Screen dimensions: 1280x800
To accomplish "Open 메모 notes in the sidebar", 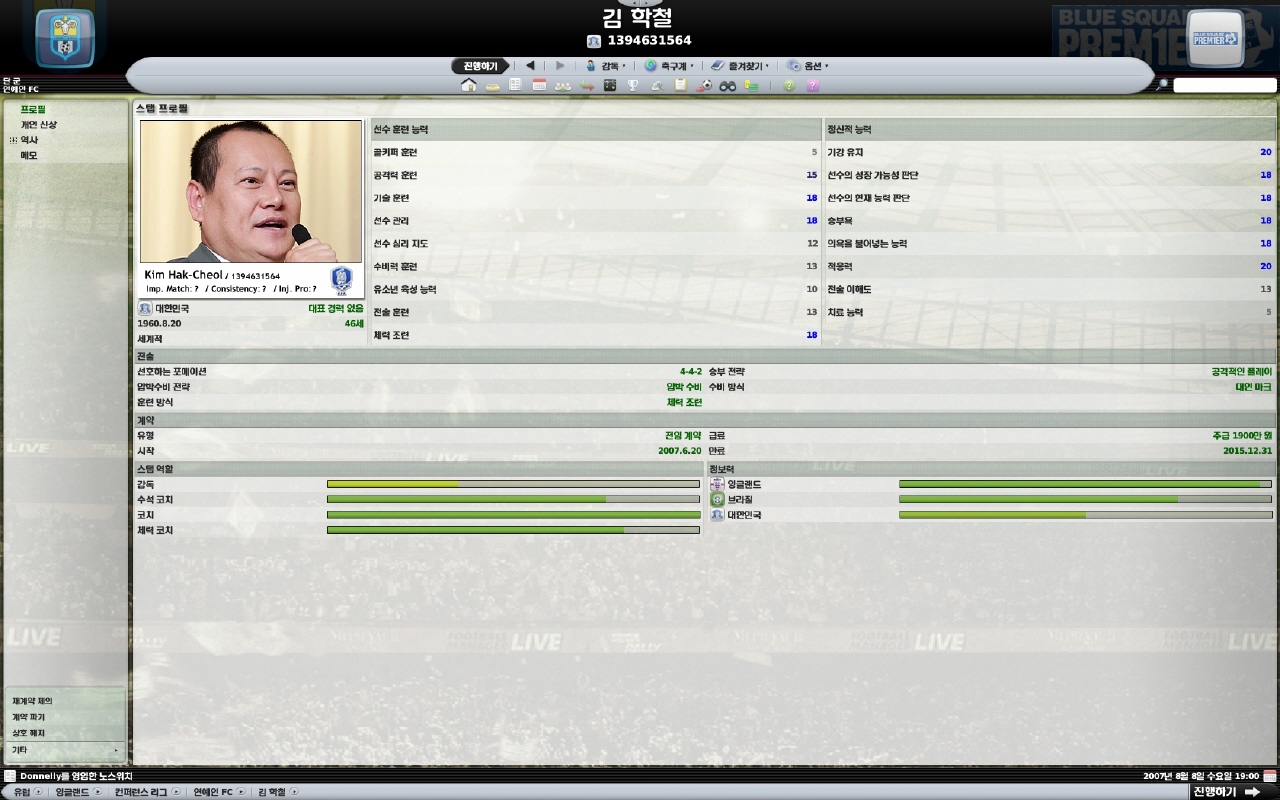I will pyautogui.click(x=29, y=155).
